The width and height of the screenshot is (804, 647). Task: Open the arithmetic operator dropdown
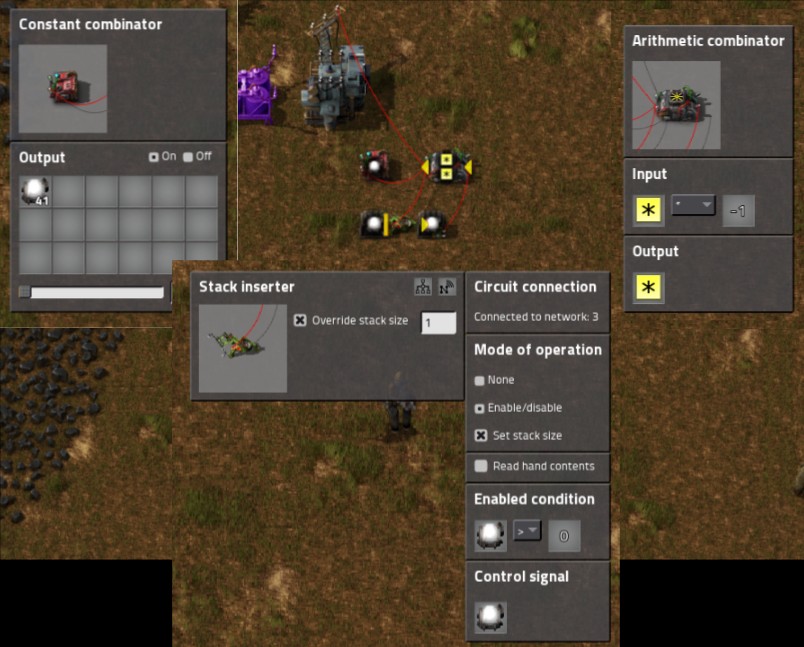coord(693,206)
